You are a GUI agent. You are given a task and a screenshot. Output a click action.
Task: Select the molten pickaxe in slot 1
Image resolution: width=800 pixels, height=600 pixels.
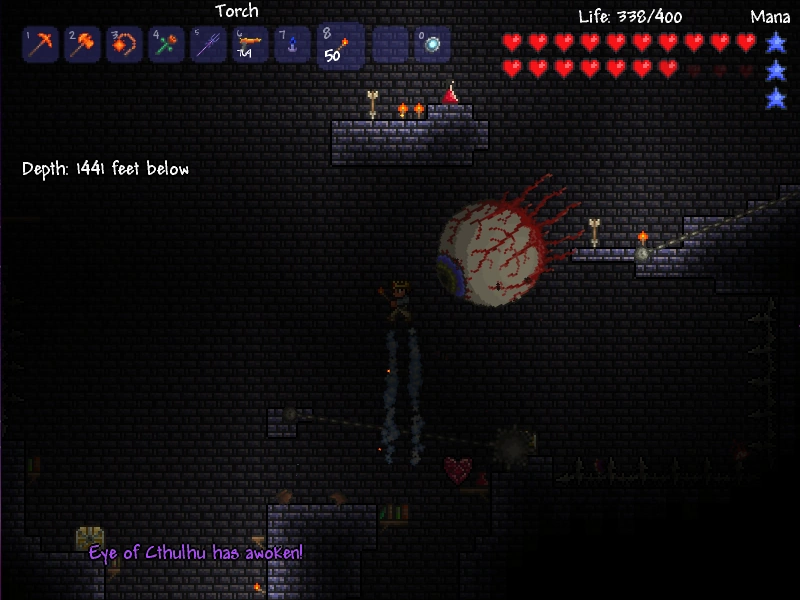pyautogui.click(x=39, y=45)
